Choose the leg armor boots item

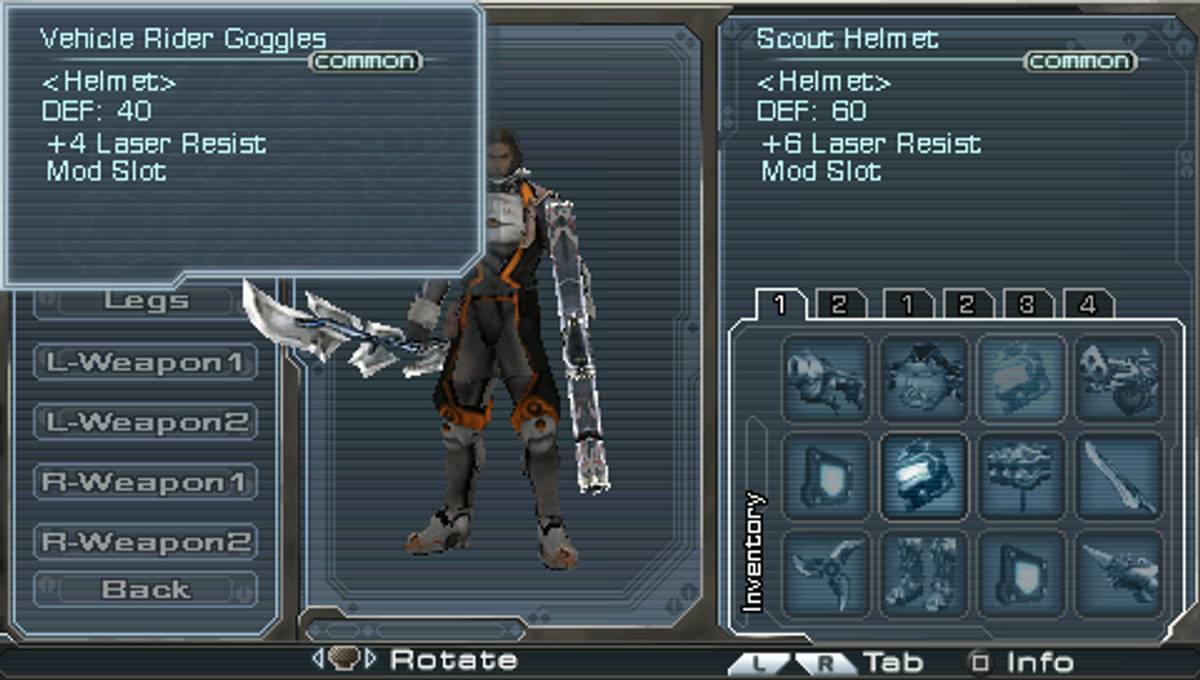point(924,573)
